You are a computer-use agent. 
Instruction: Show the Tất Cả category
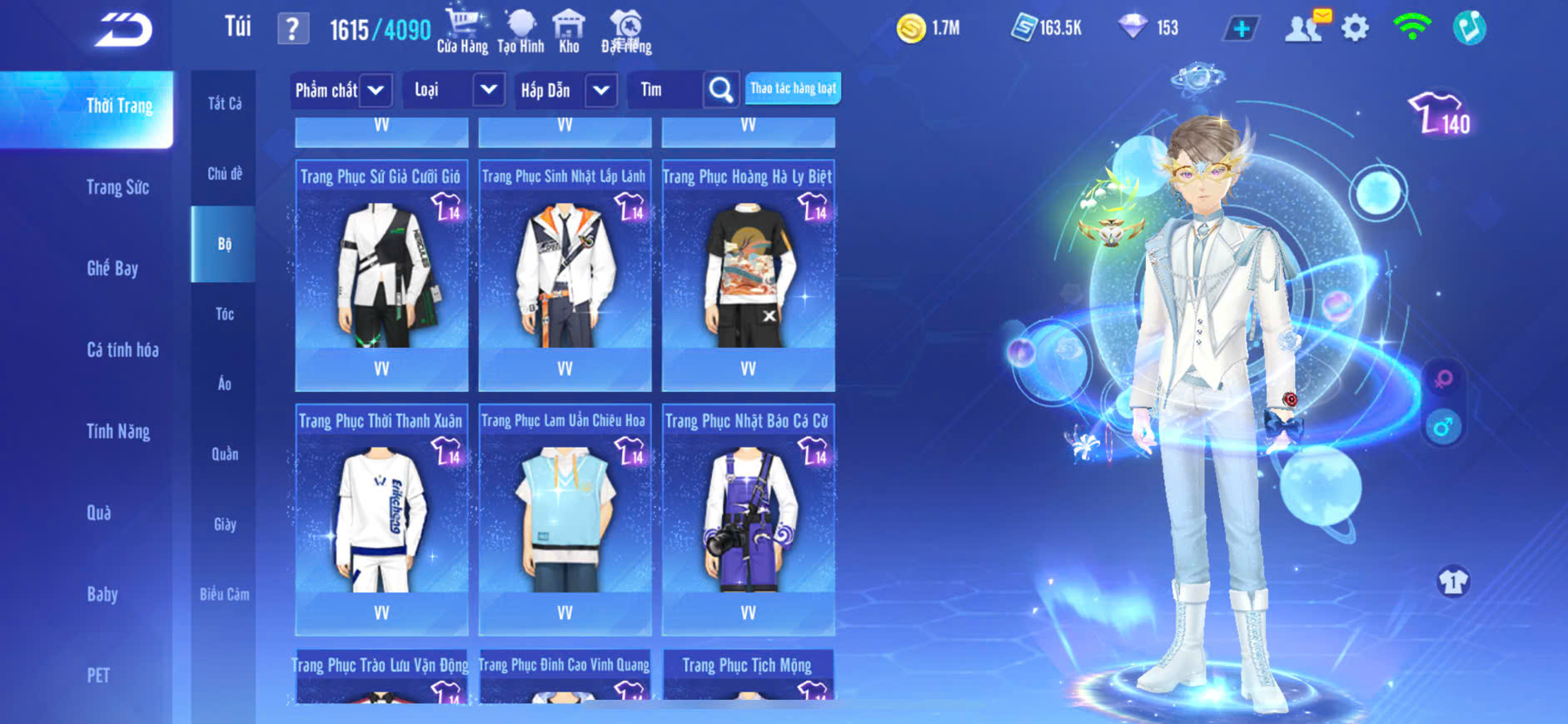point(225,103)
